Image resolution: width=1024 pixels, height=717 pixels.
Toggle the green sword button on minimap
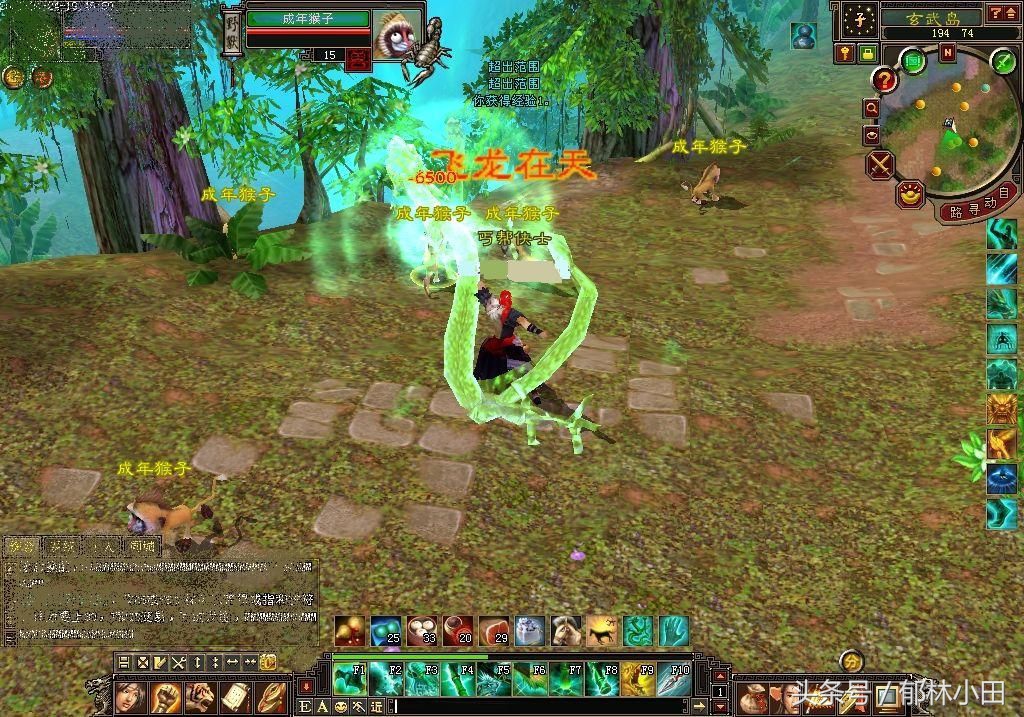coord(1003,62)
